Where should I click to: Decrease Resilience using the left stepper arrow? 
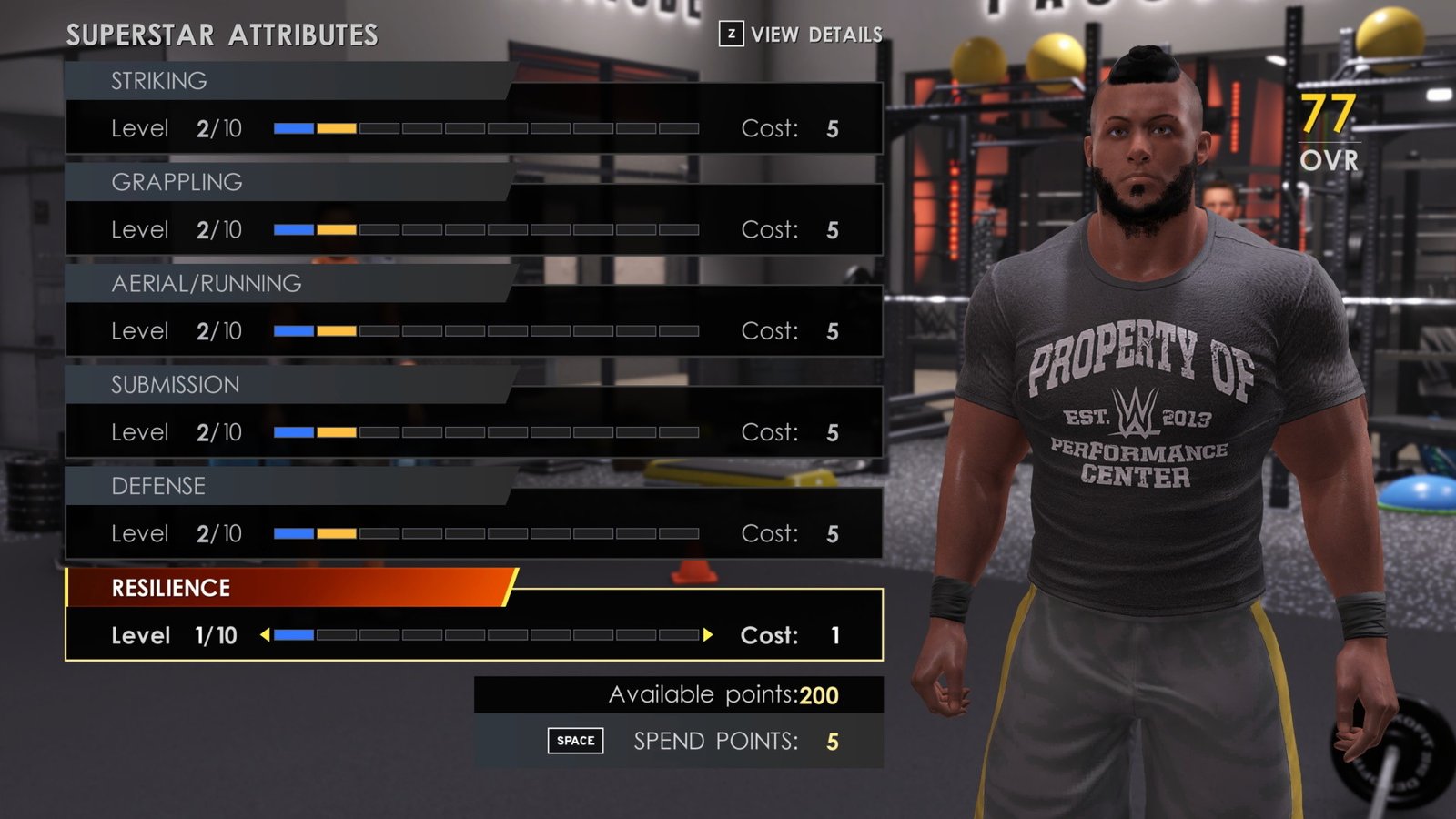tap(264, 635)
